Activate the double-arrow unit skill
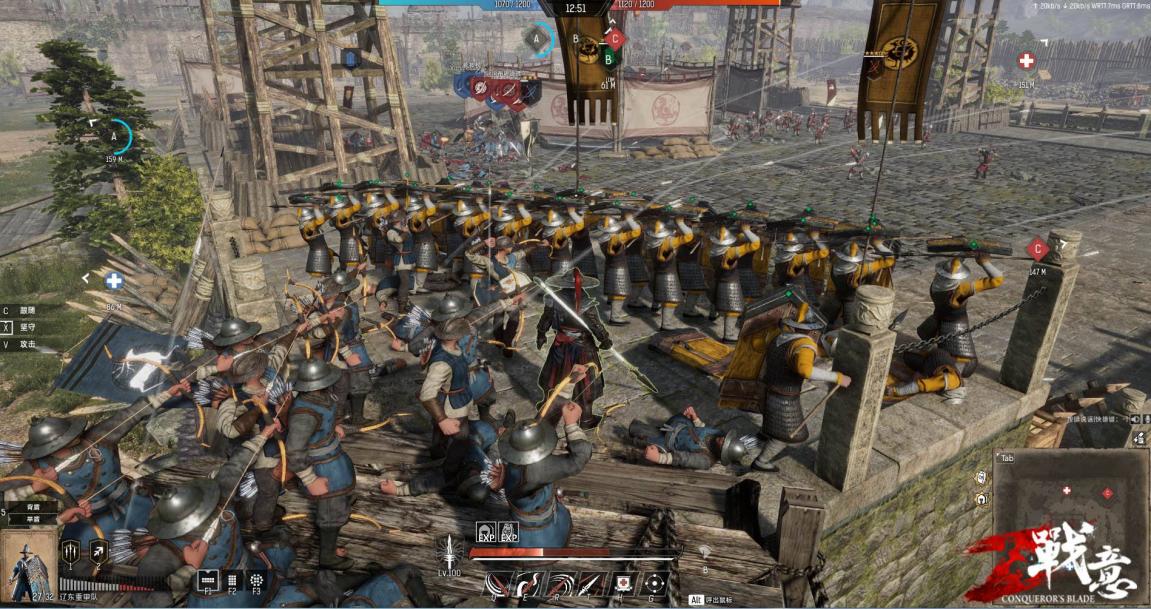This screenshot has height=609, width=1151. tap(99, 551)
